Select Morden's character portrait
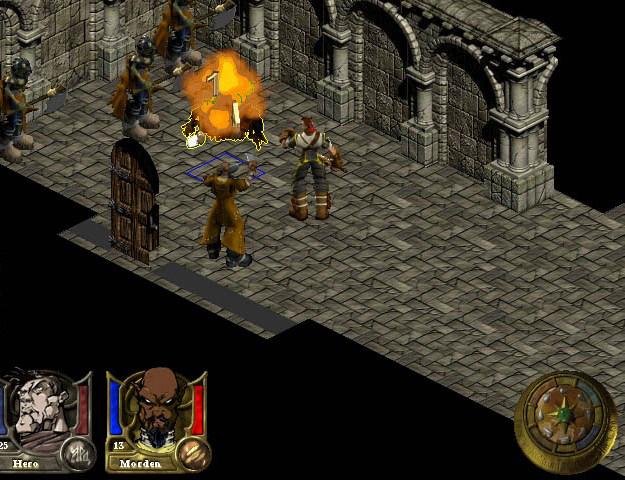The image size is (625, 480). pyautogui.click(x=152, y=410)
